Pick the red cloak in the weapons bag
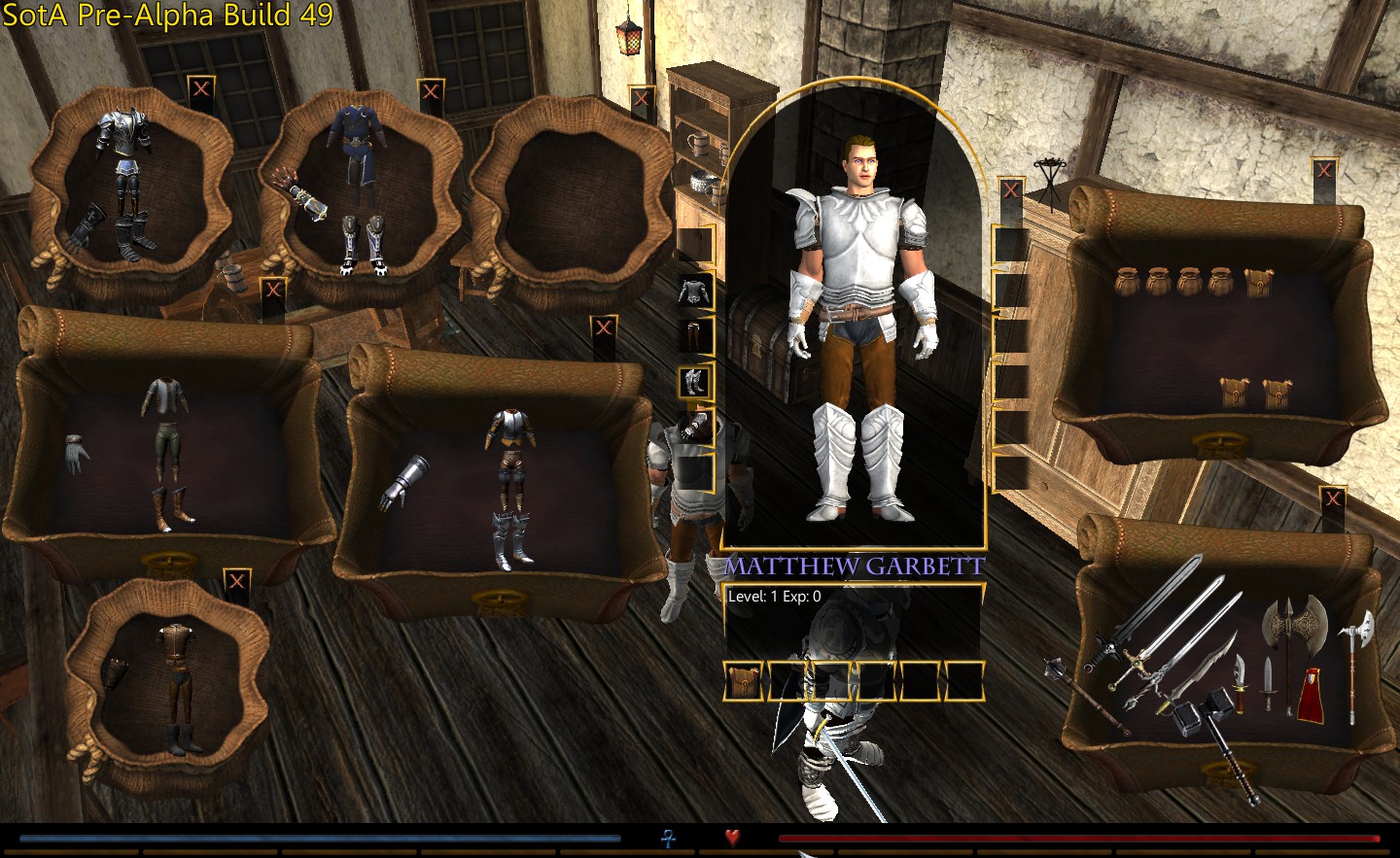 click(x=1311, y=694)
